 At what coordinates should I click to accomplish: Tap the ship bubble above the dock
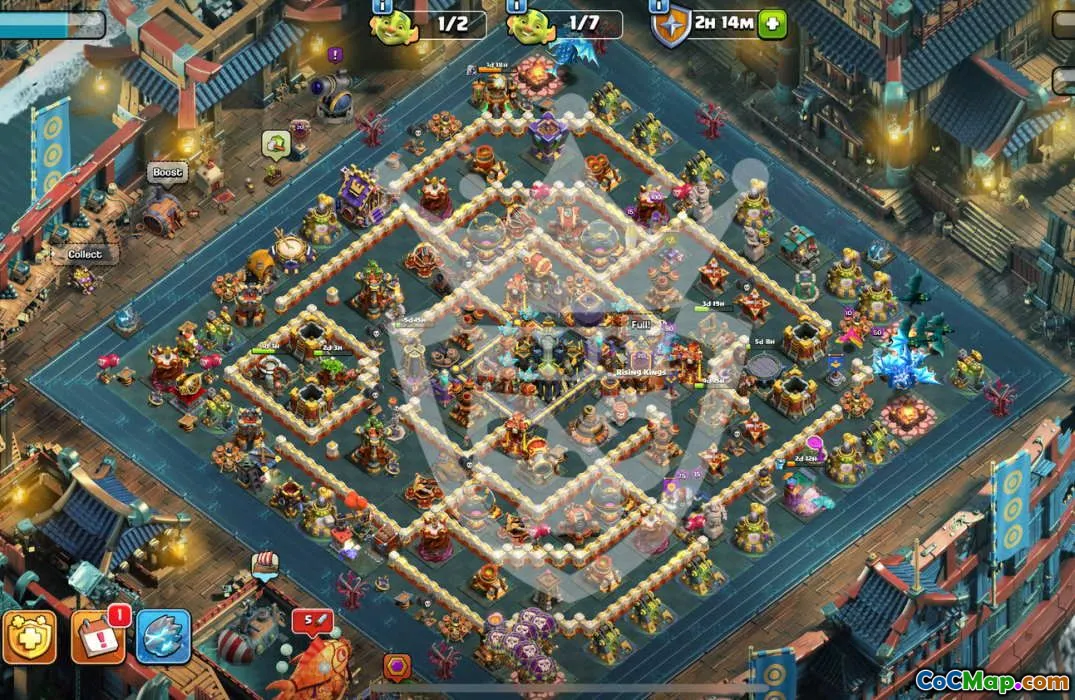264,563
